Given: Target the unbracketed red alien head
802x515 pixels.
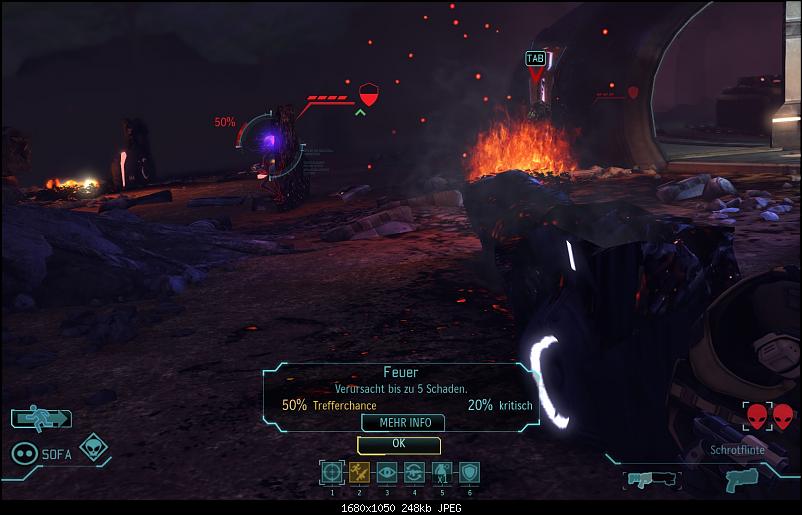Looking at the screenshot, I should click(782, 416).
